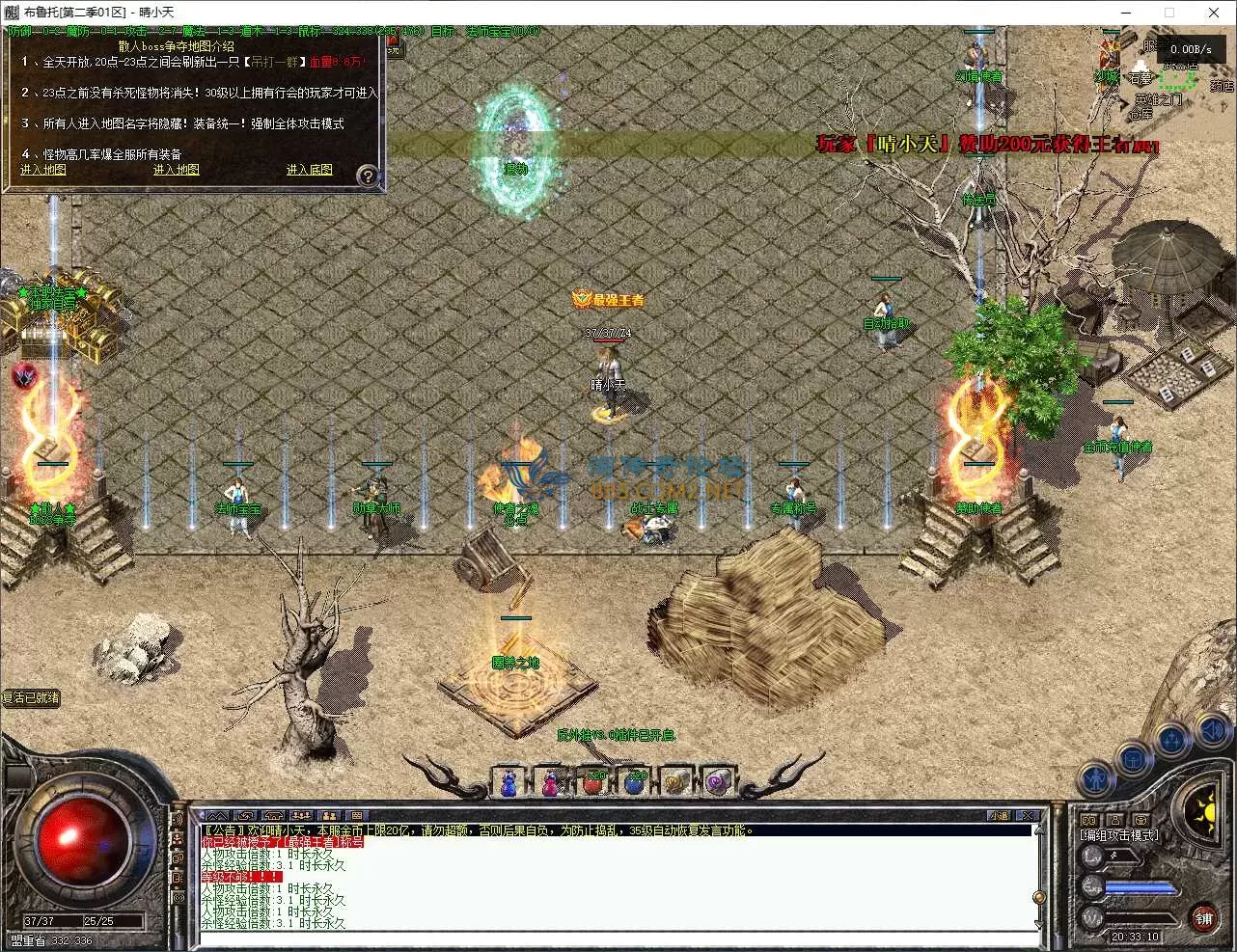Switch the 编组攻击模式 attack mode label
1237x952 pixels.
click(x=1119, y=835)
